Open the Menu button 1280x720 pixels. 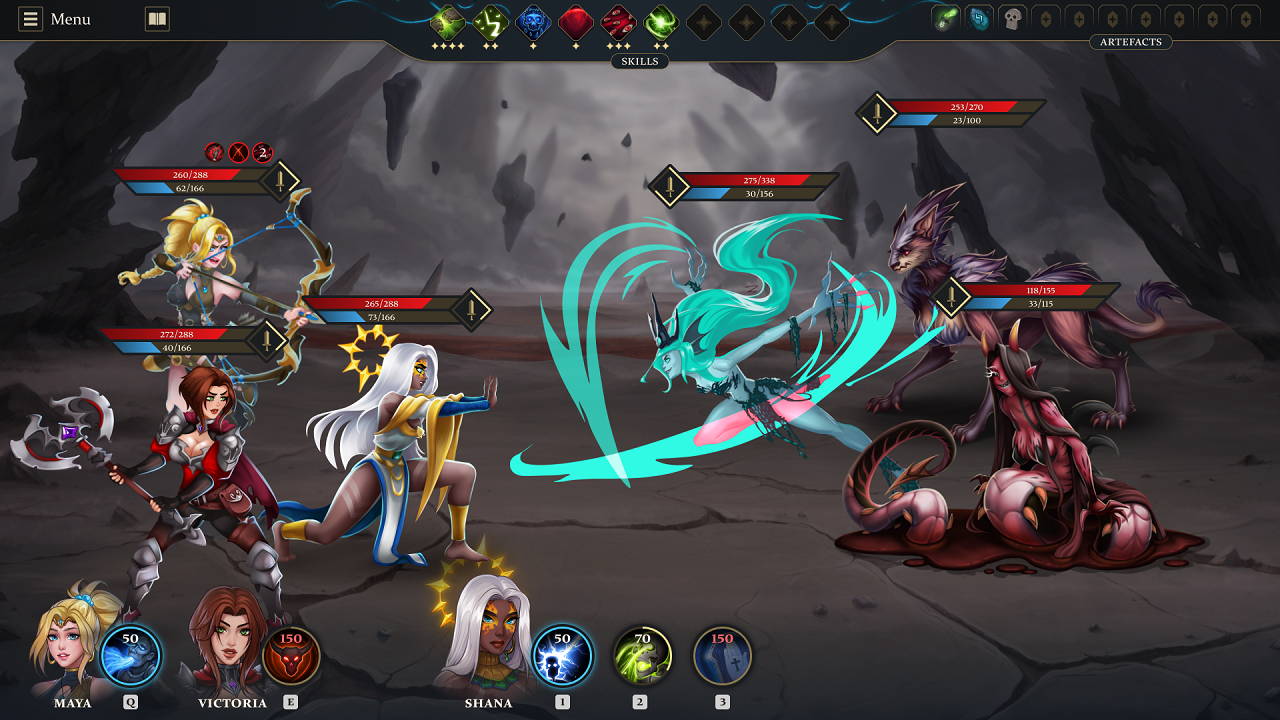[56, 19]
